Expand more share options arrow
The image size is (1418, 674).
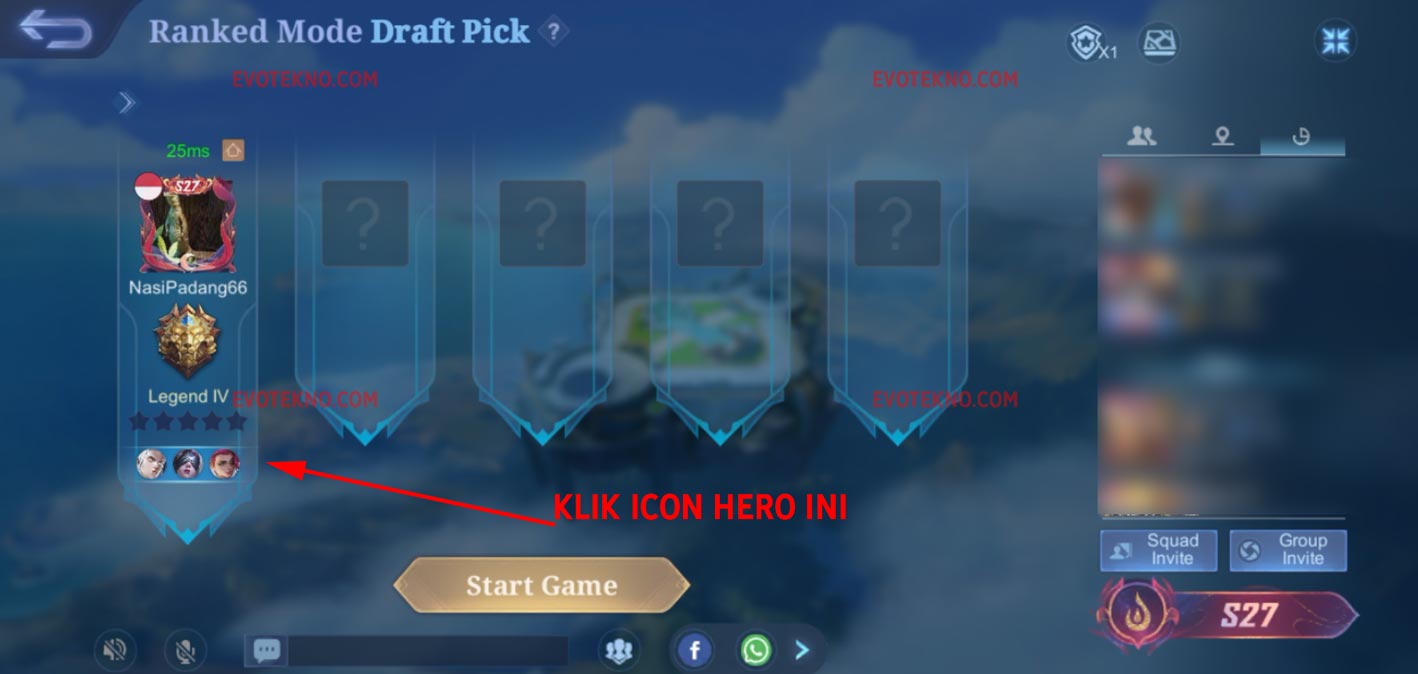[802, 651]
